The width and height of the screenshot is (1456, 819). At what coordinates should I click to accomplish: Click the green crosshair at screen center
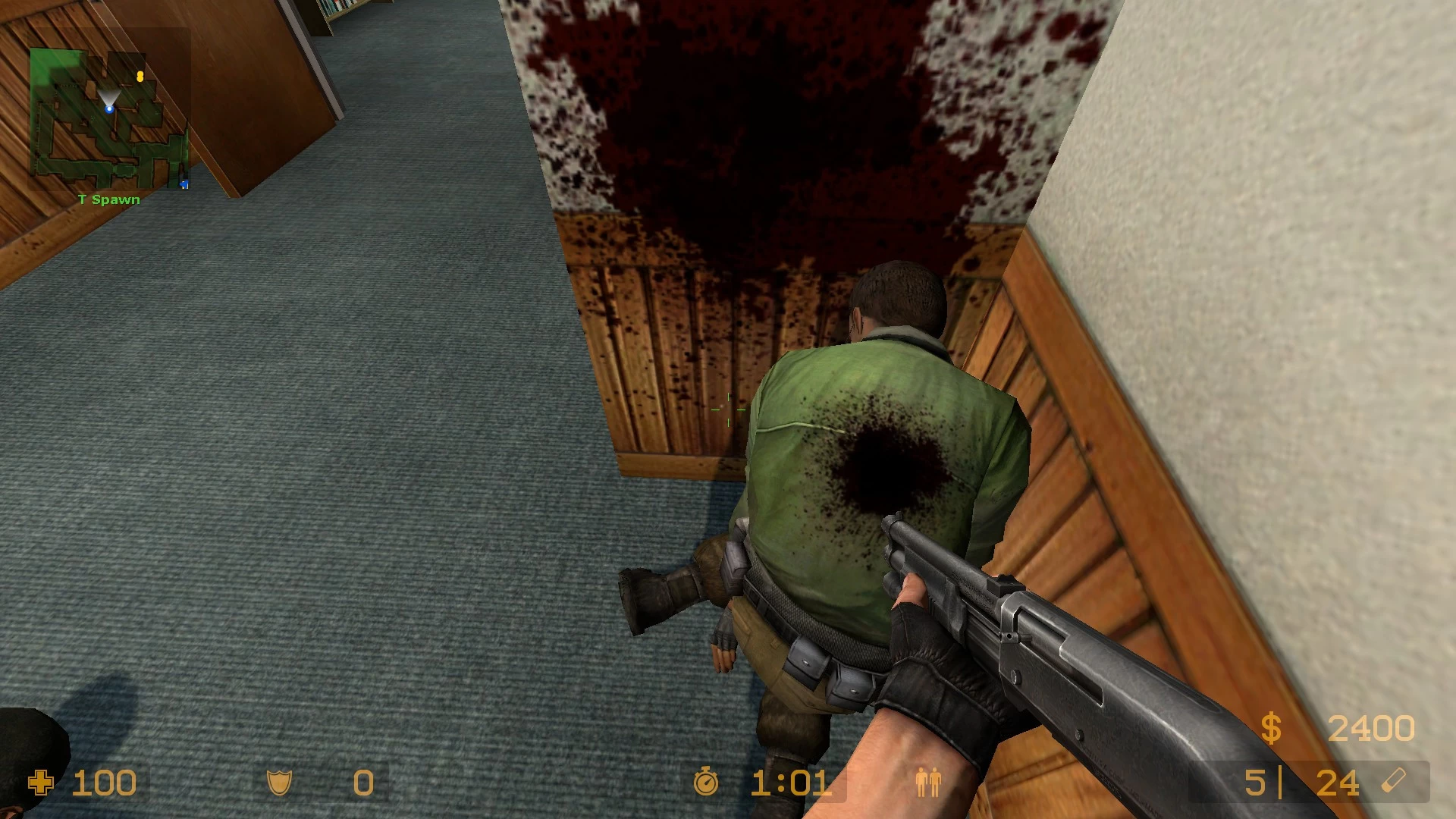pyautogui.click(x=728, y=409)
